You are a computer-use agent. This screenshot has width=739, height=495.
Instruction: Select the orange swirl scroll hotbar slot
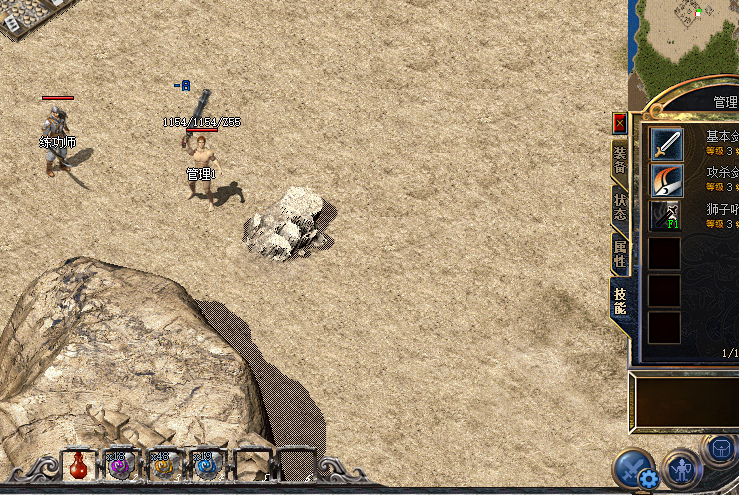point(161,466)
